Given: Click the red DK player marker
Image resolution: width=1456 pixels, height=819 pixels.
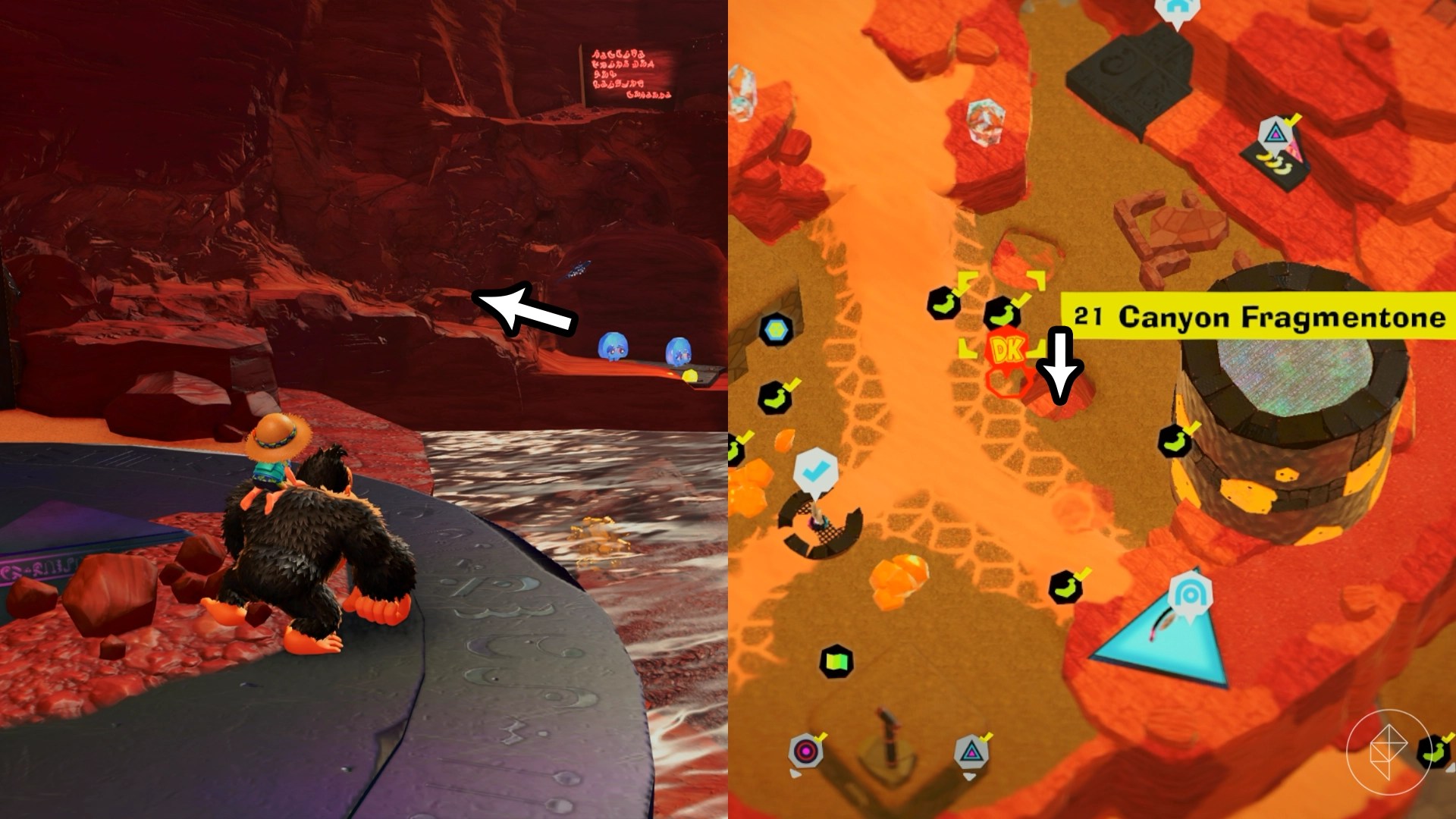Looking at the screenshot, I should point(1006,350).
